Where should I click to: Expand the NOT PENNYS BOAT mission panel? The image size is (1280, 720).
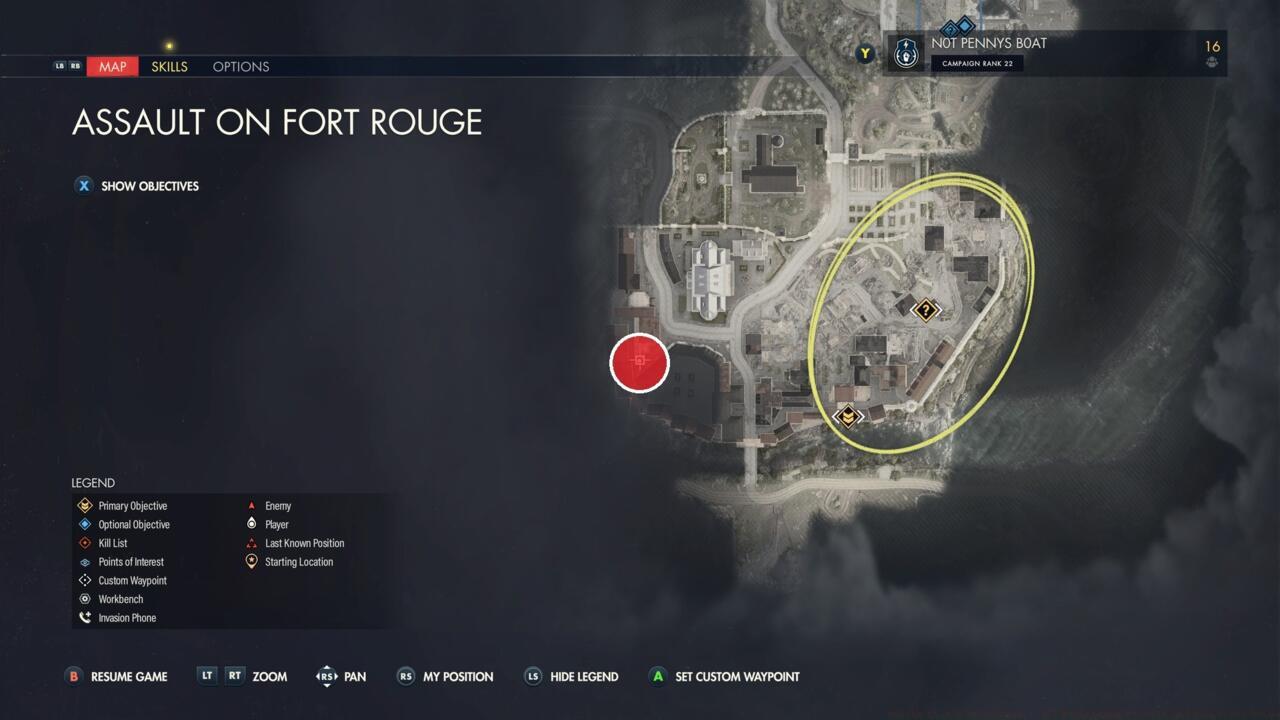click(990, 43)
